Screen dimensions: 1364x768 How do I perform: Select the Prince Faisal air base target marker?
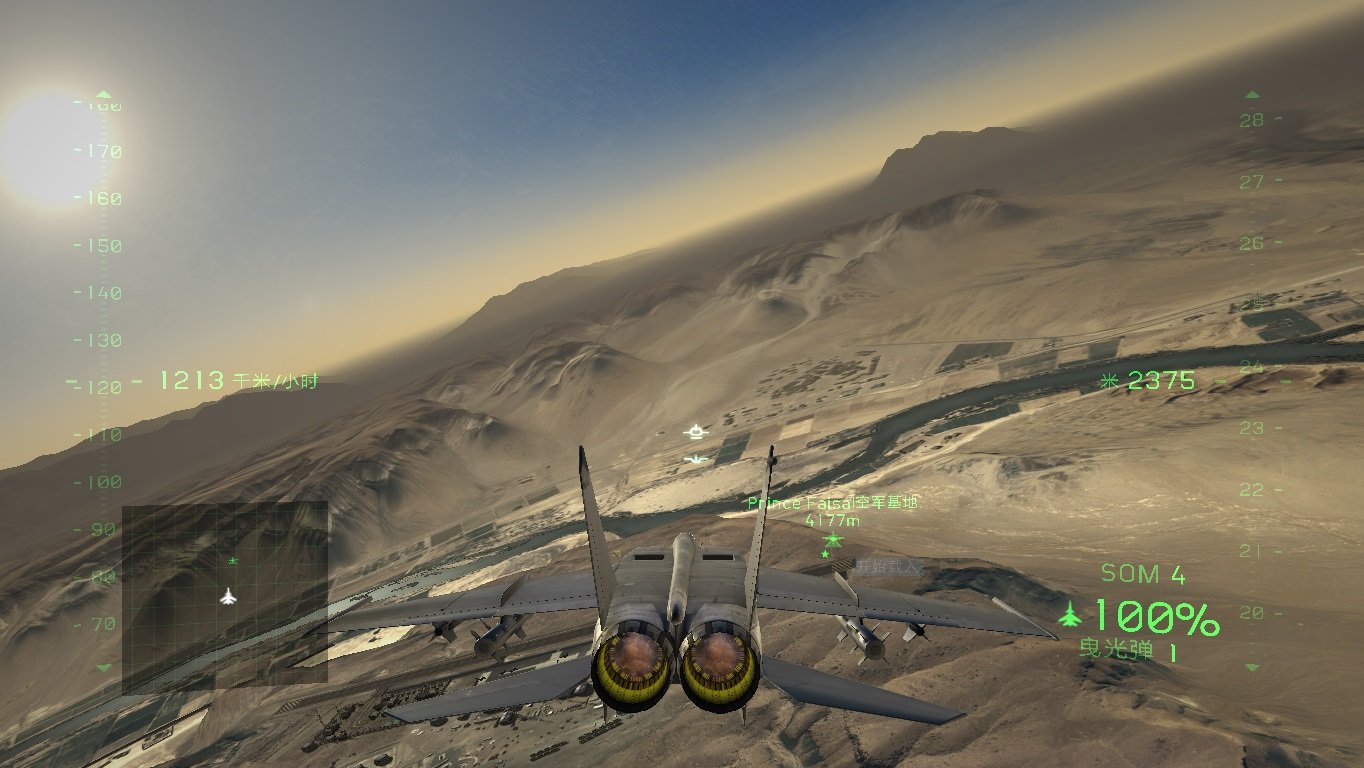coord(833,539)
